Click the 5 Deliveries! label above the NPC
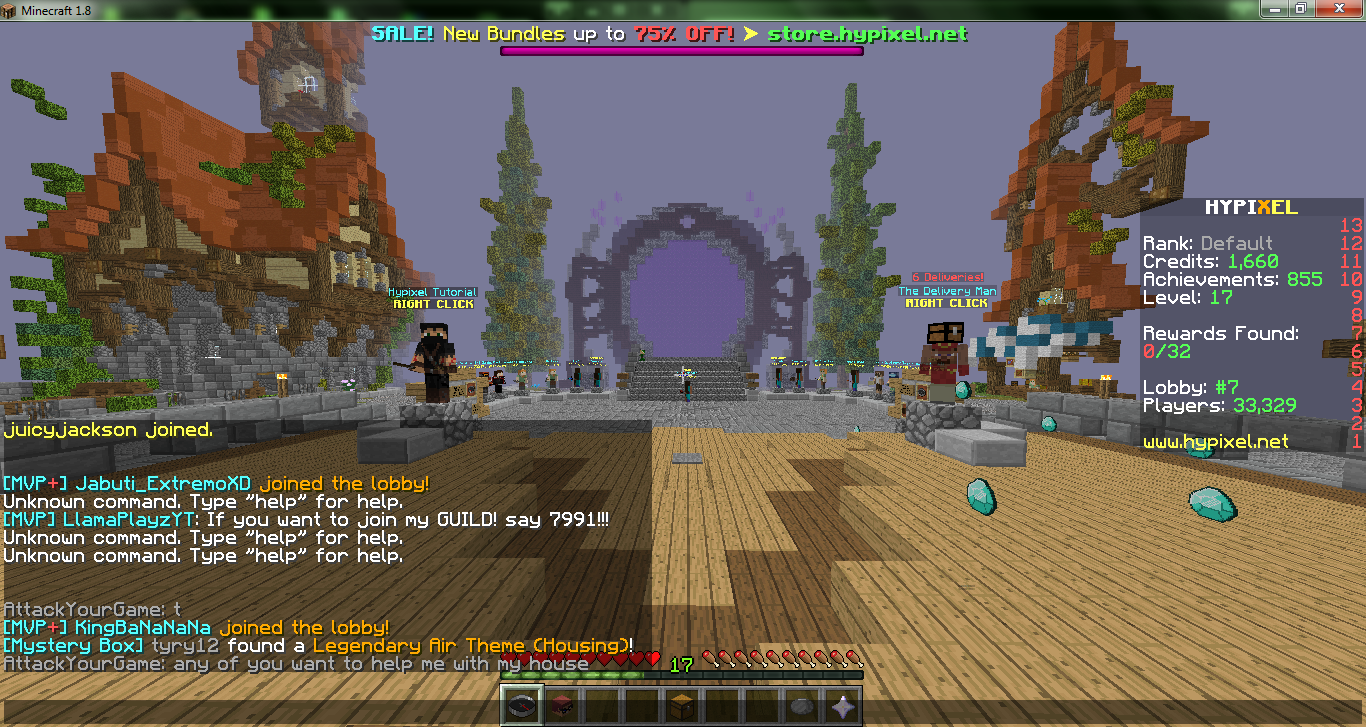Image resolution: width=1366 pixels, height=727 pixels. (946, 277)
